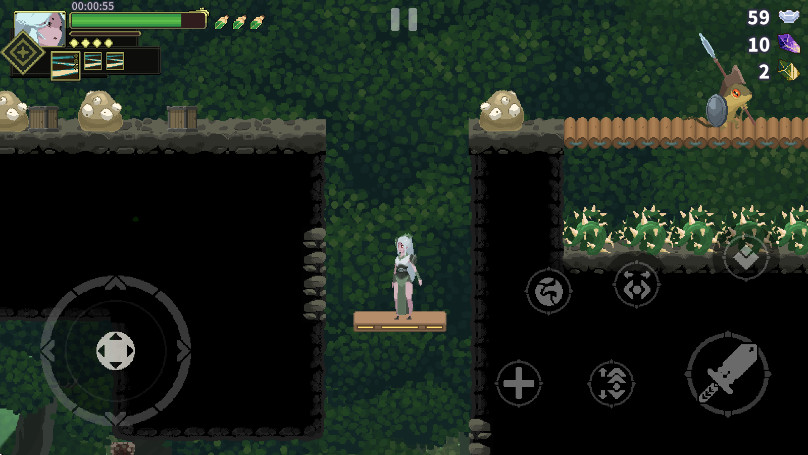
Task: Tap the left-right arrows dash button
Action: click(x=636, y=284)
